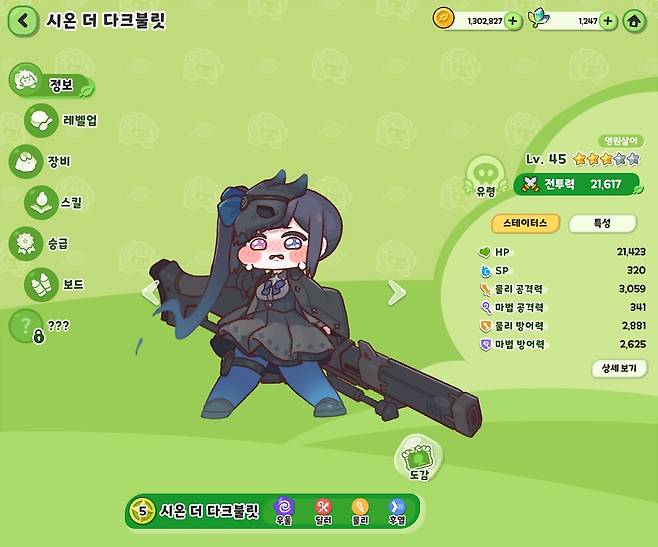Add gold coins with plus button
Viewport: 658px width, 547px height.
(x=513, y=20)
